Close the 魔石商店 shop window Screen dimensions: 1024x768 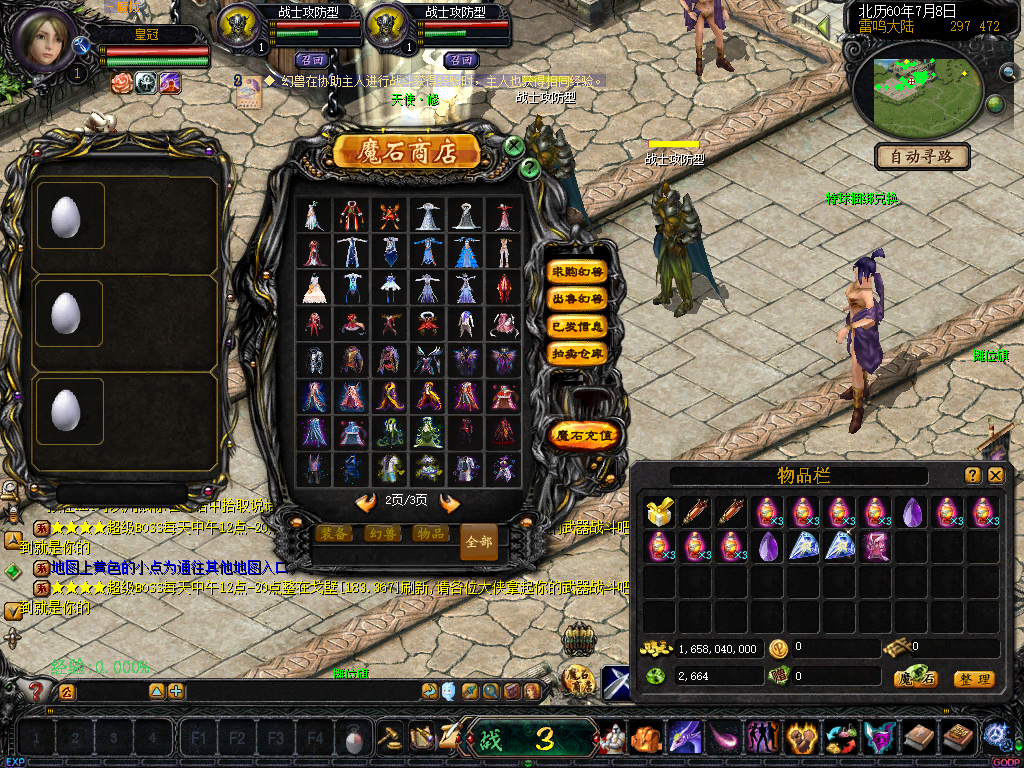point(514,146)
